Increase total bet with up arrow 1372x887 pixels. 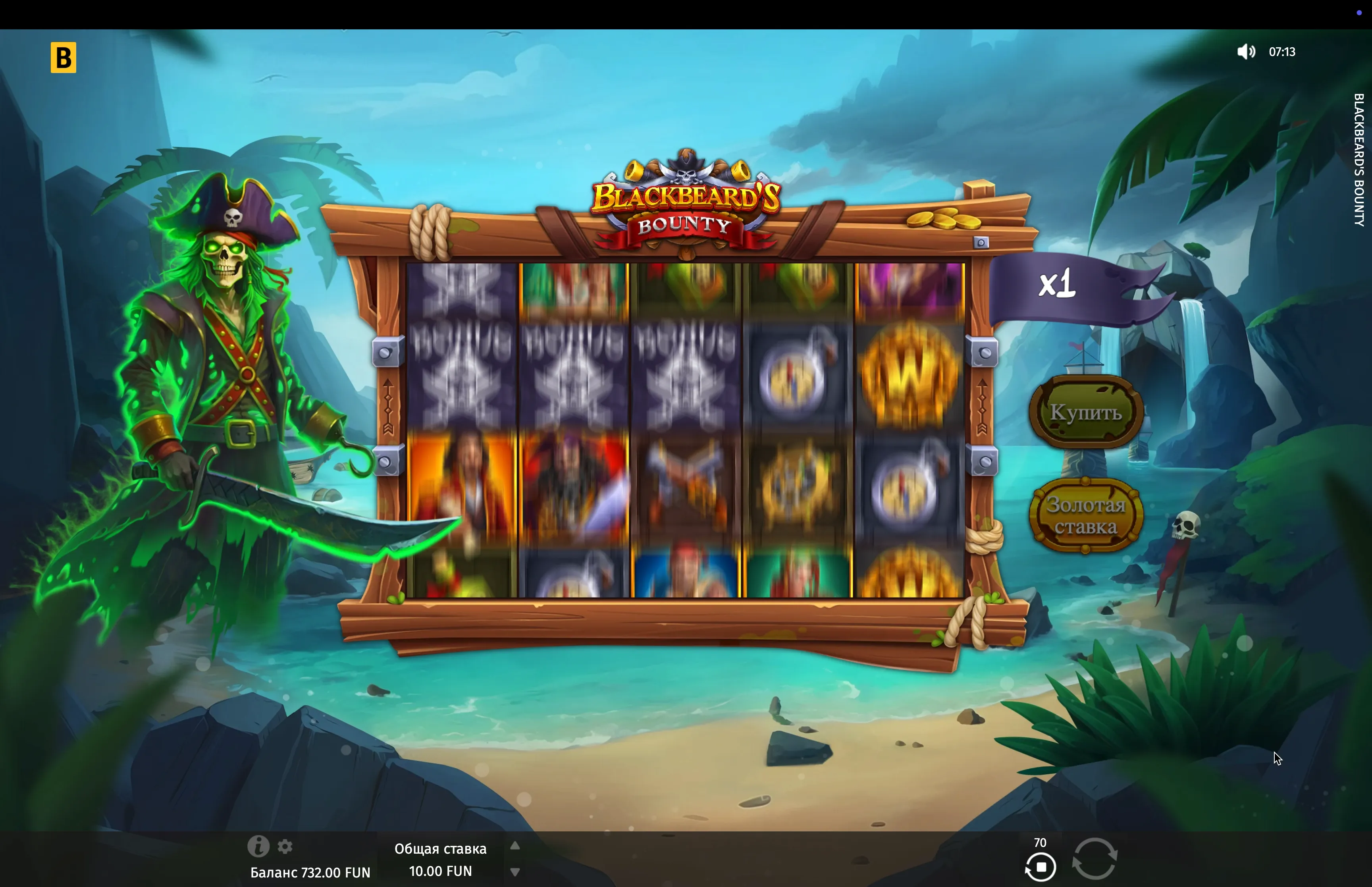(515, 846)
